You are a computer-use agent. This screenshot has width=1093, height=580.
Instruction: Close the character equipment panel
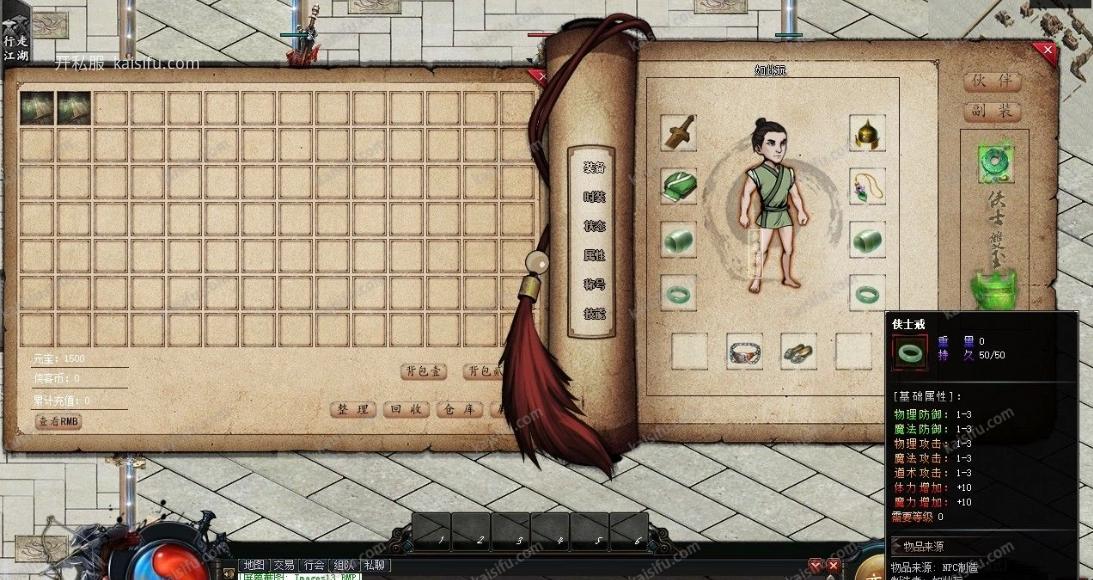coord(1048,49)
